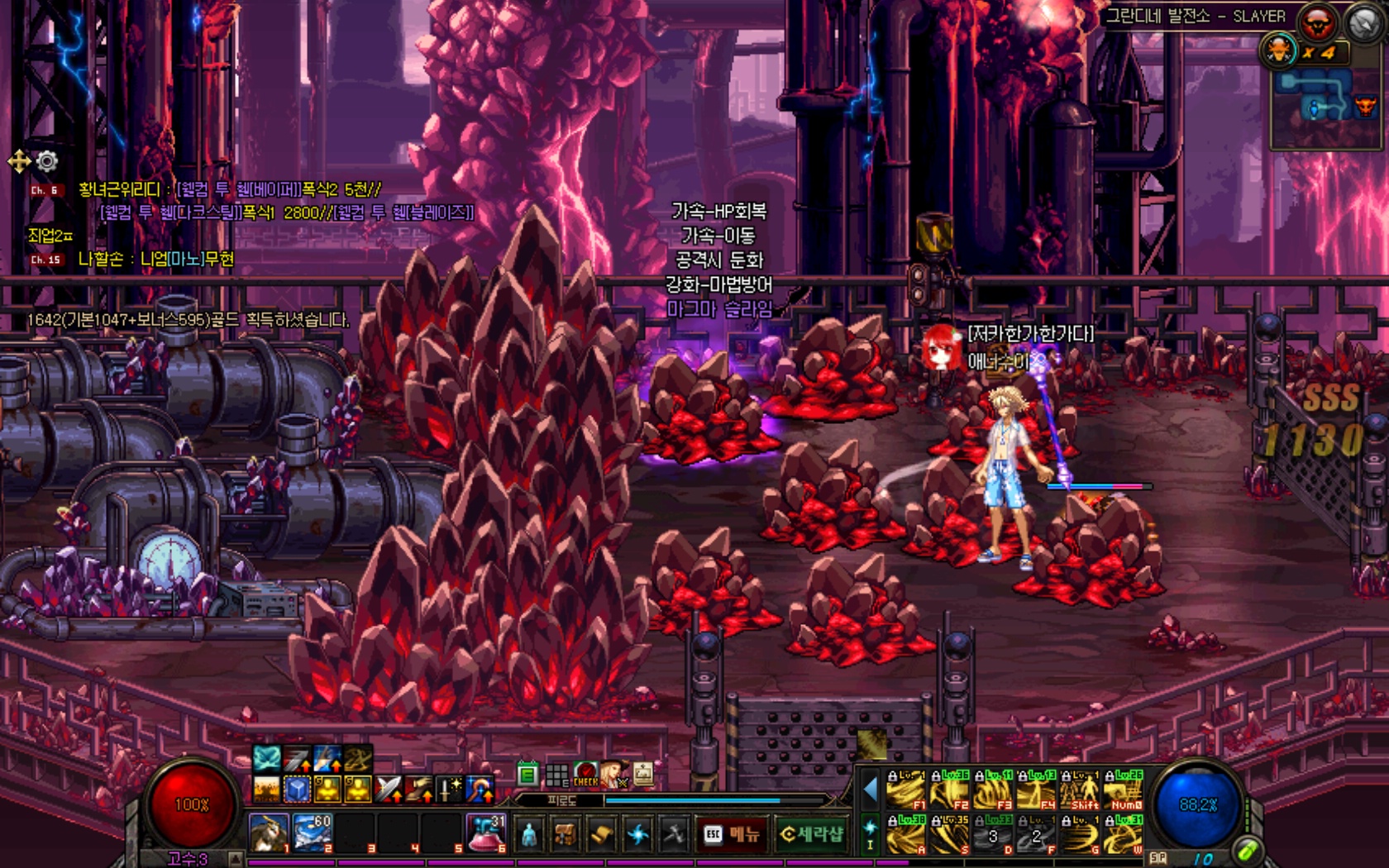The width and height of the screenshot is (1389, 868).
Task: Open the ESC 메뉴 menu button
Action: [x=732, y=835]
